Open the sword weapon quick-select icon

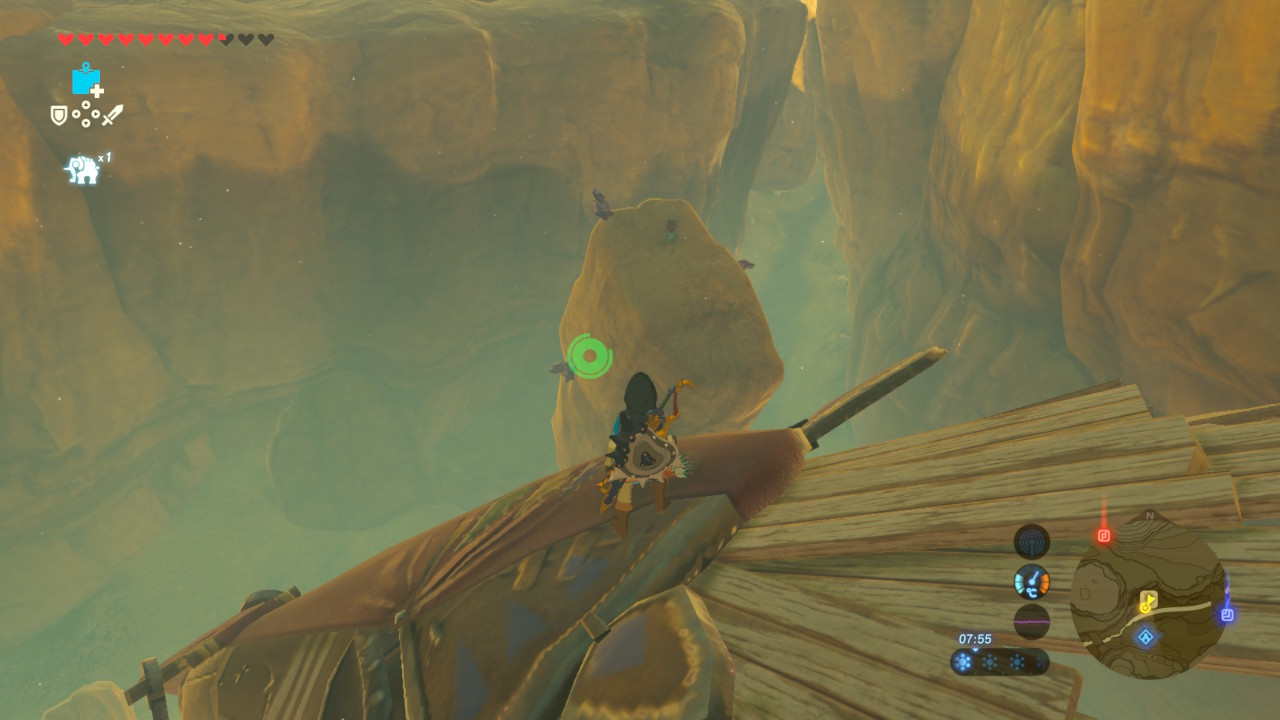112,115
